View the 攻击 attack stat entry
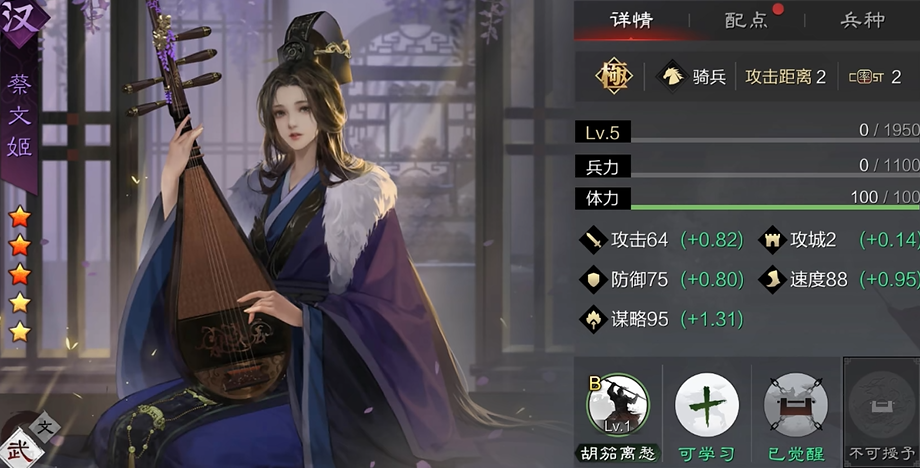 click(x=626, y=240)
